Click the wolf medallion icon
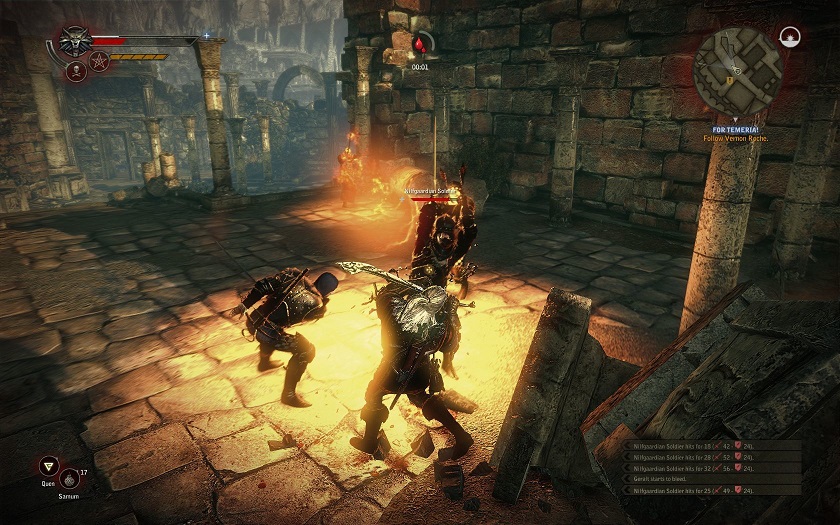This screenshot has height=525, width=840. tap(75, 42)
